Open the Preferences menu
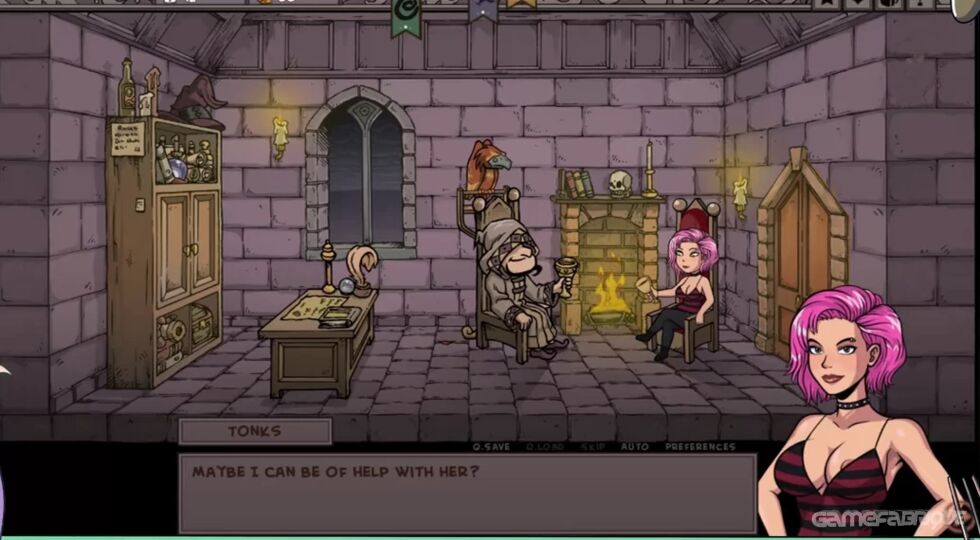The width and height of the screenshot is (980, 540). pos(700,446)
